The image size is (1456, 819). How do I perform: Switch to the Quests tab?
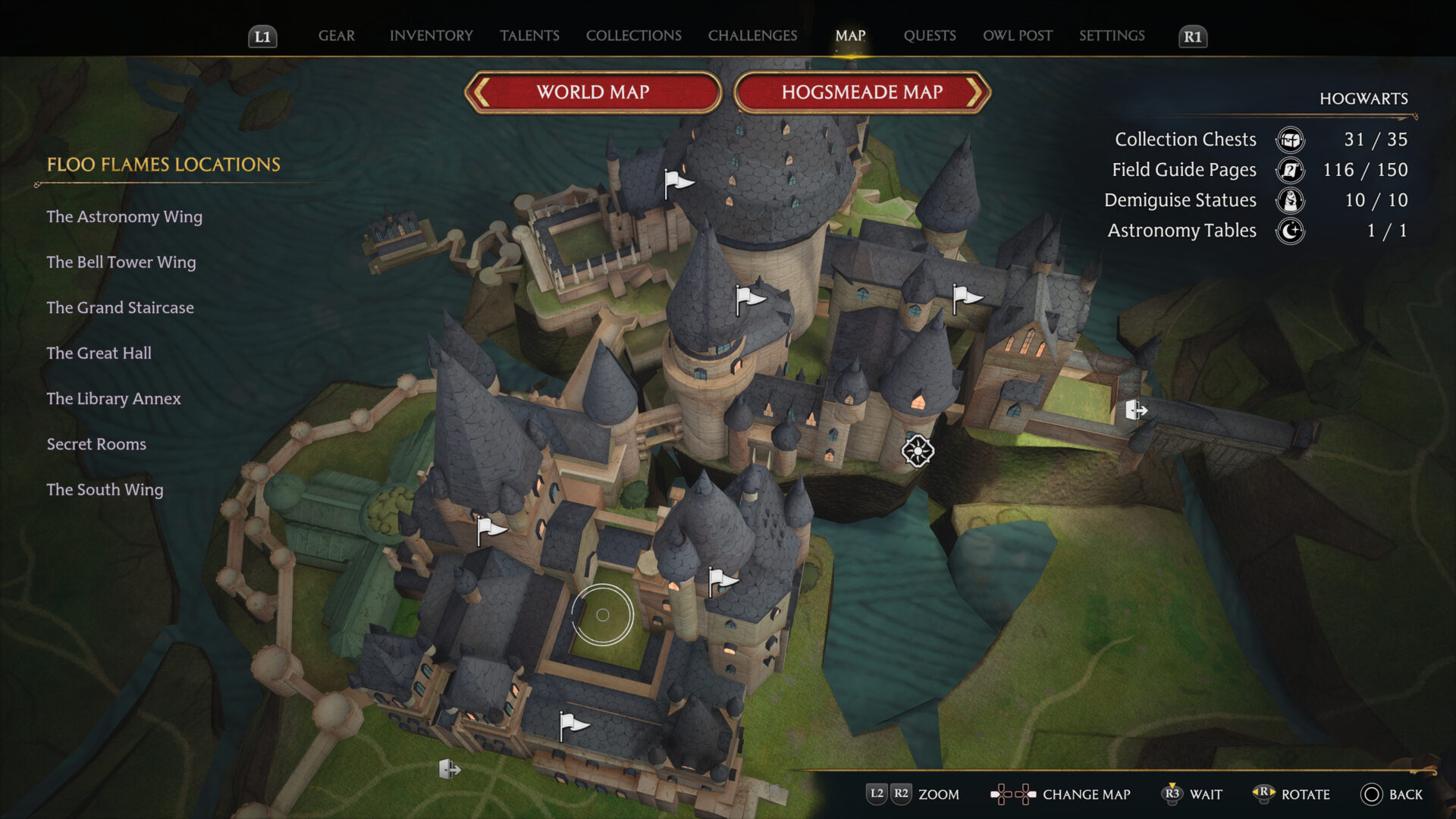(930, 36)
